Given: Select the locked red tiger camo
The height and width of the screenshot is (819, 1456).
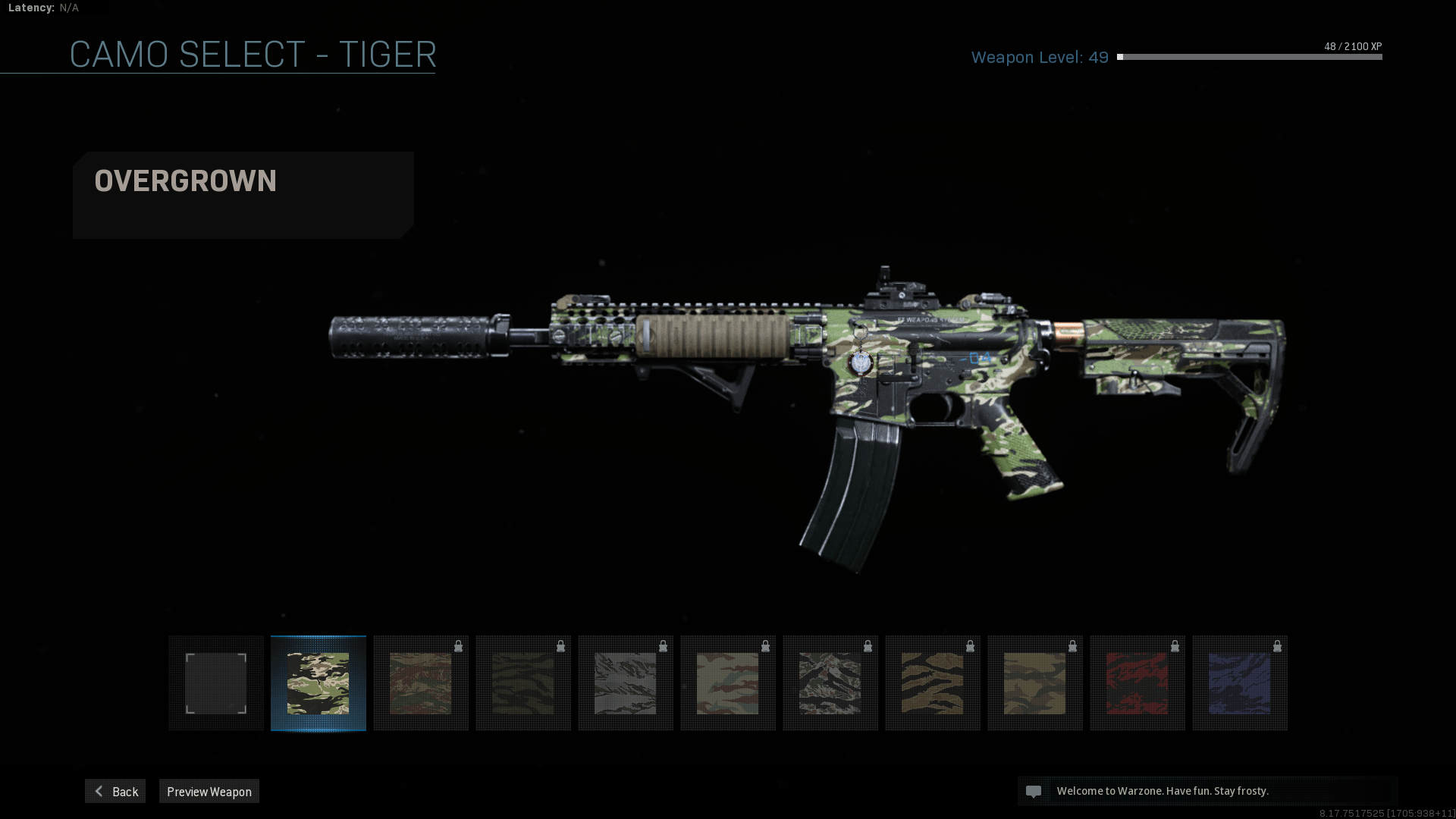Looking at the screenshot, I should click(x=1137, y=683).
